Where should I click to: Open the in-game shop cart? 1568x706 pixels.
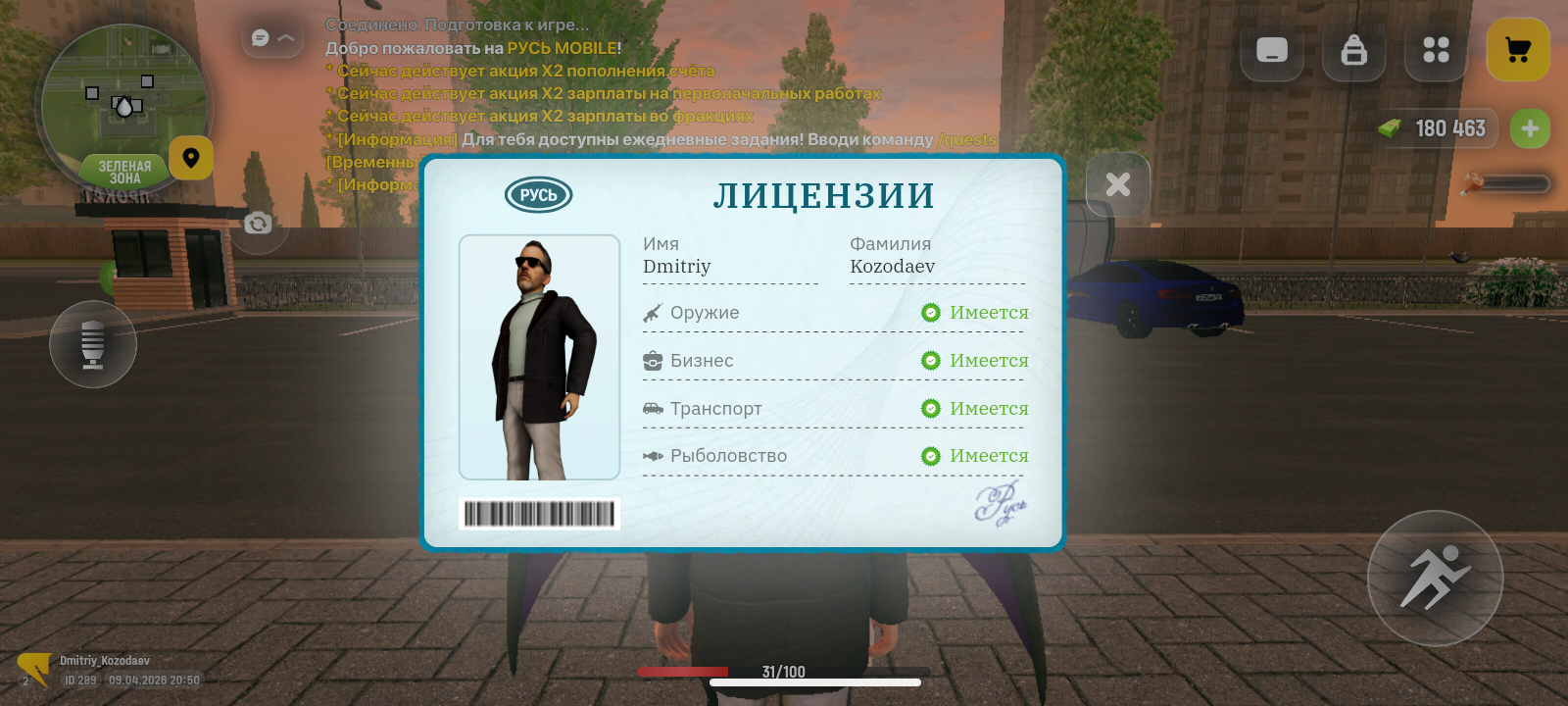point(1518,46)
